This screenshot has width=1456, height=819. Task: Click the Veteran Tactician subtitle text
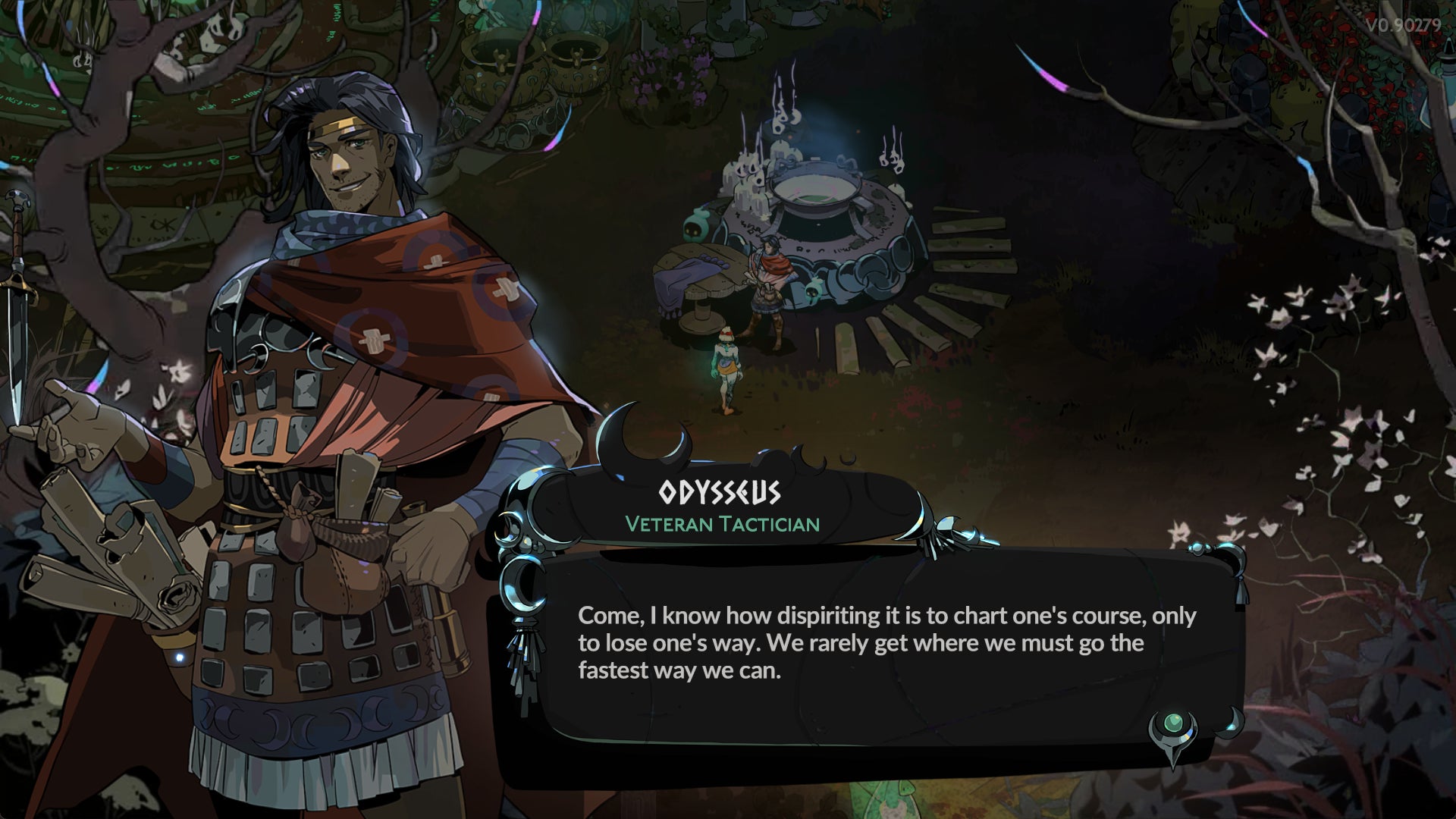coord(722,523)
